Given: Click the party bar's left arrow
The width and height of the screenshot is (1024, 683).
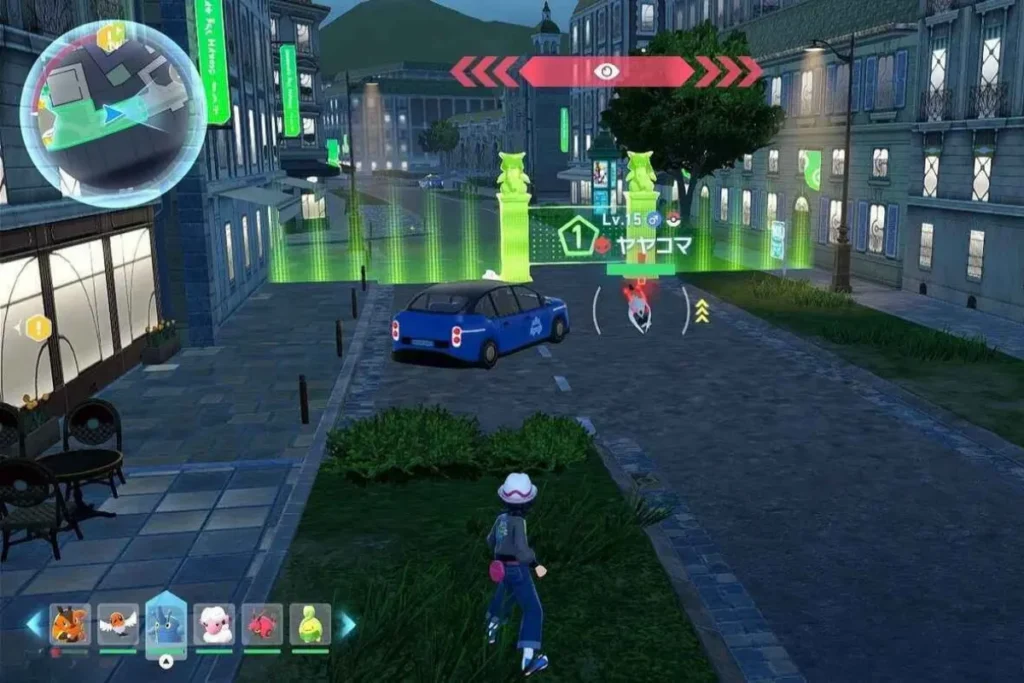Looking at the screenshot, I should (x=35, y=624).
